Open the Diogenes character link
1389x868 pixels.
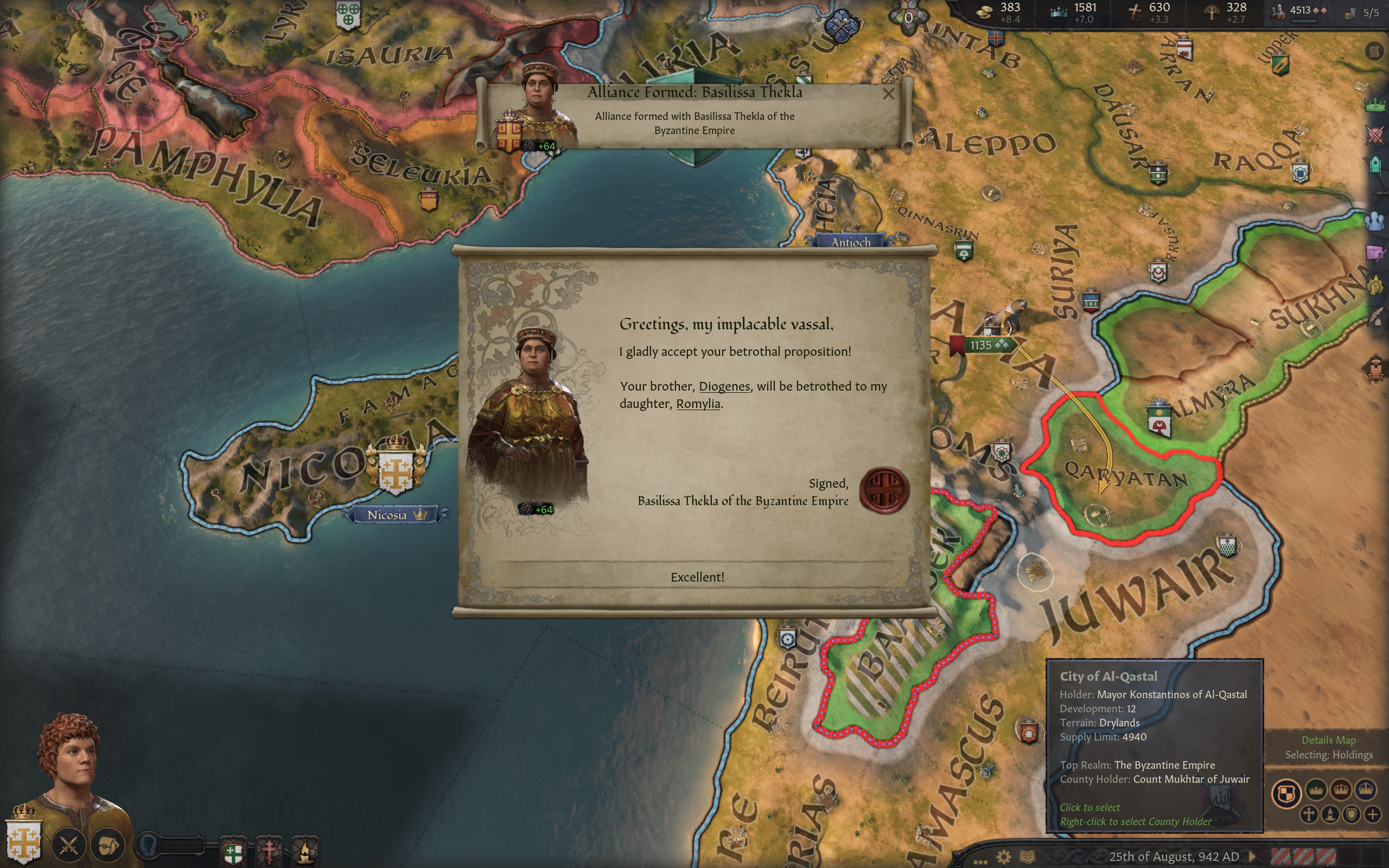tap(724, 386)
